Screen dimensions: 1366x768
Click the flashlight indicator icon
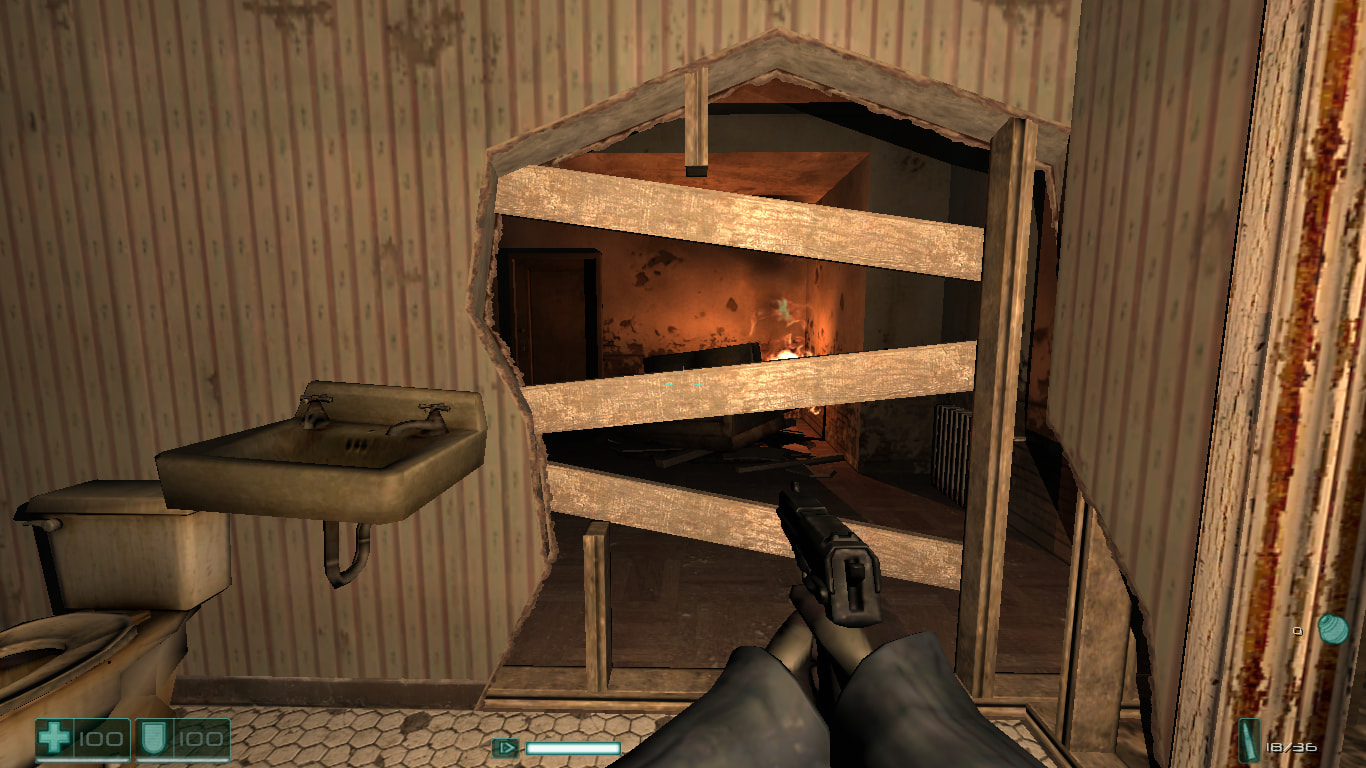[x=505, y=747]
